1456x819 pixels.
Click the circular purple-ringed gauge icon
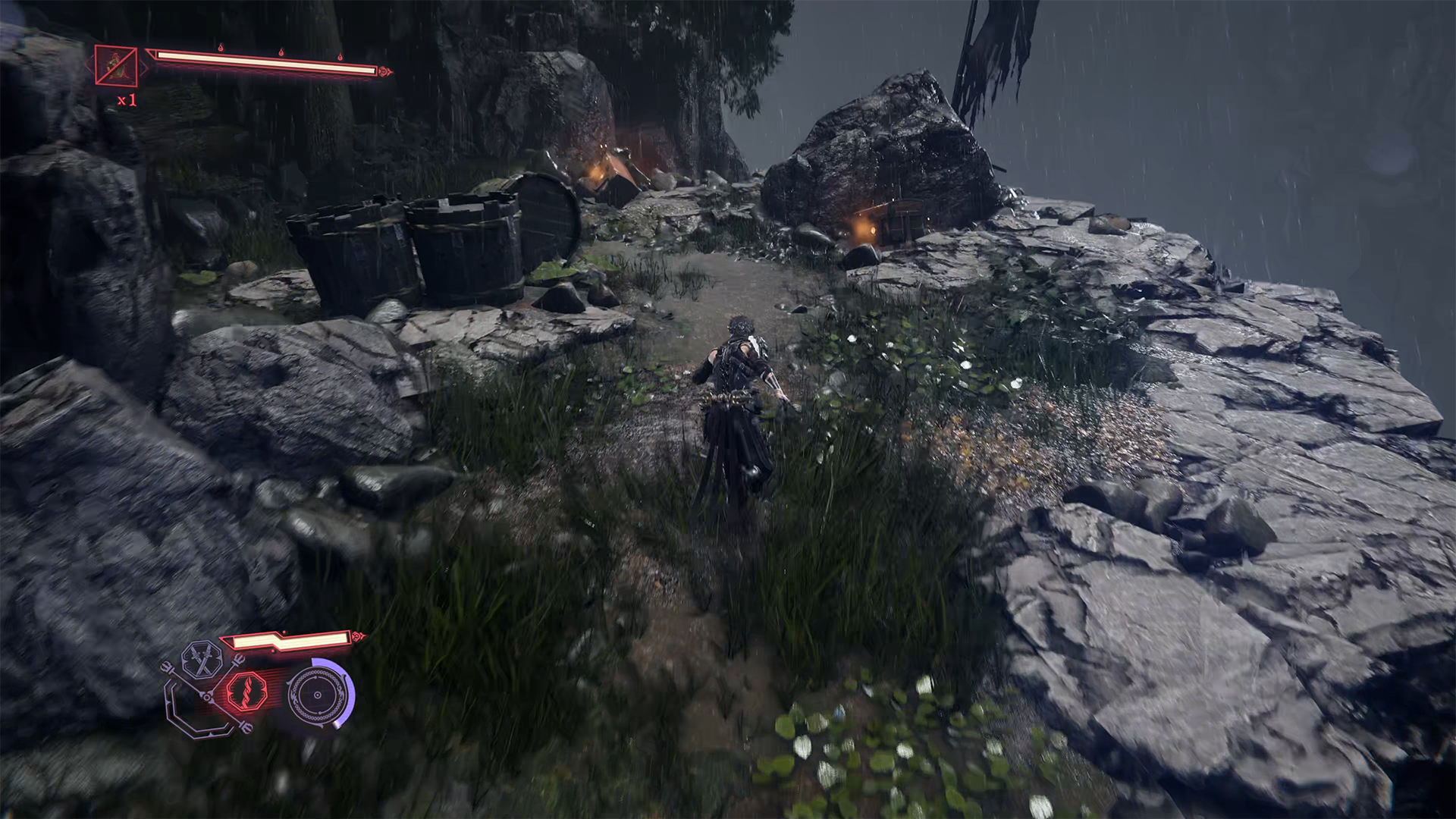coord(318,694)
